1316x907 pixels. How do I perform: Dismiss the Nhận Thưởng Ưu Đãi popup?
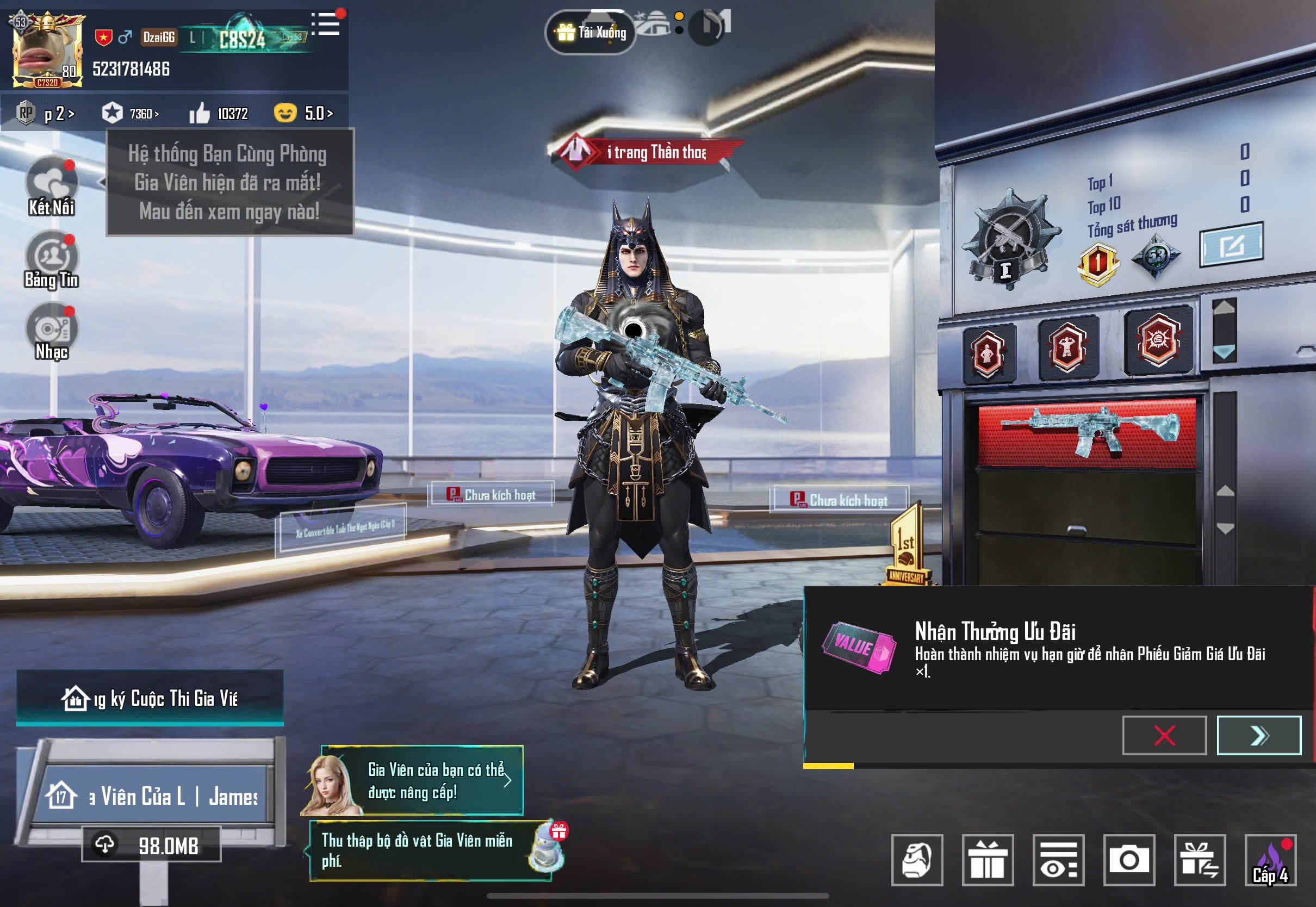click(x=1164, y=735)
